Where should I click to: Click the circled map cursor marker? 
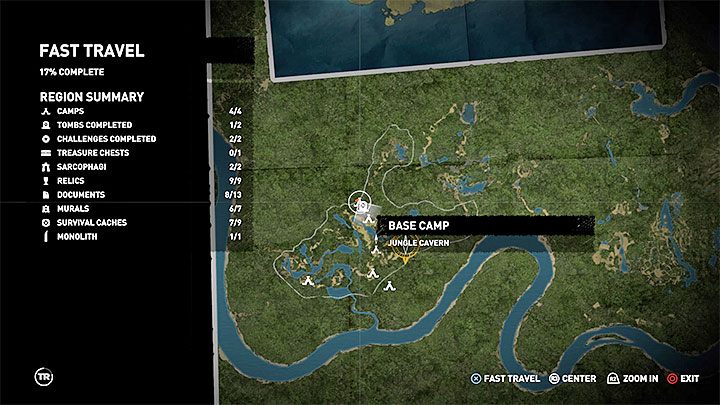tap(361, 205)
